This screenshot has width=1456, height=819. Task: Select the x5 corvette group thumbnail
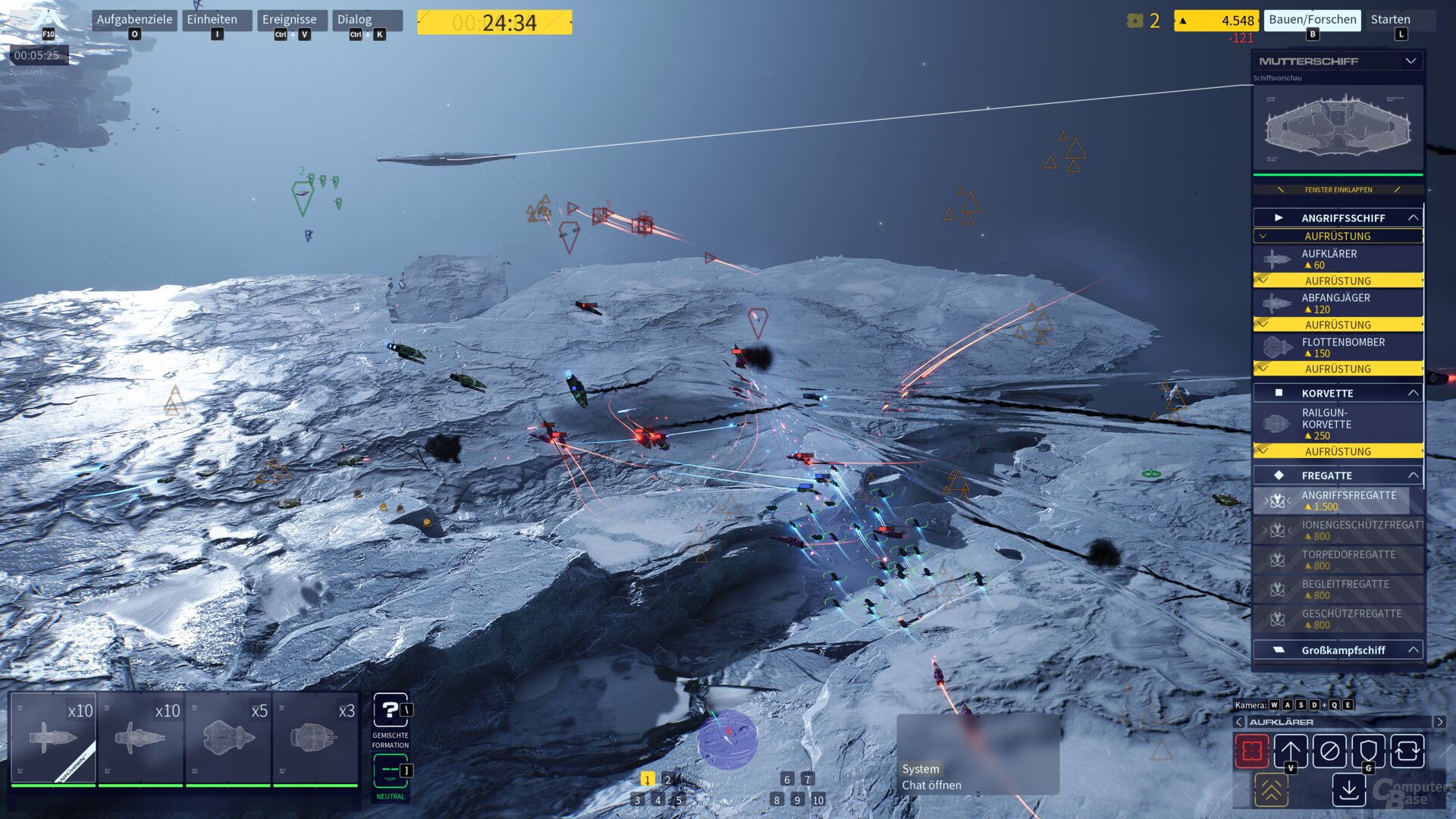(227, 739)
